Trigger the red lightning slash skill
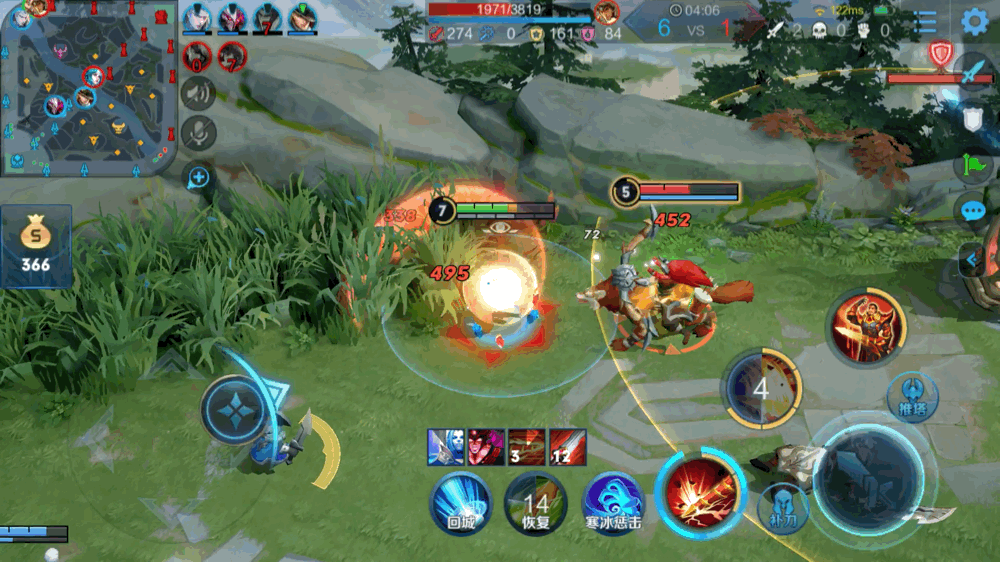The width and height of the screenshot is (1000, 562). [696, 492]
